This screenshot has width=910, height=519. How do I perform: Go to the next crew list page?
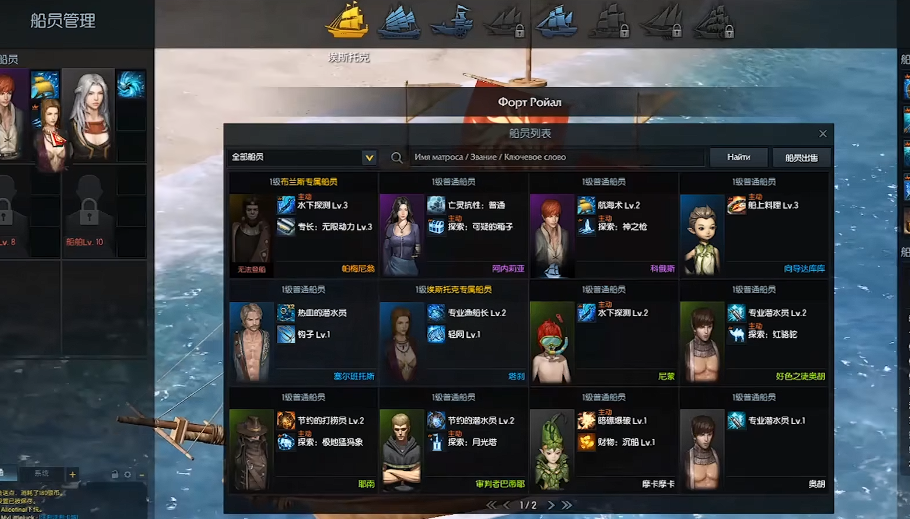[x=552, y=506]
